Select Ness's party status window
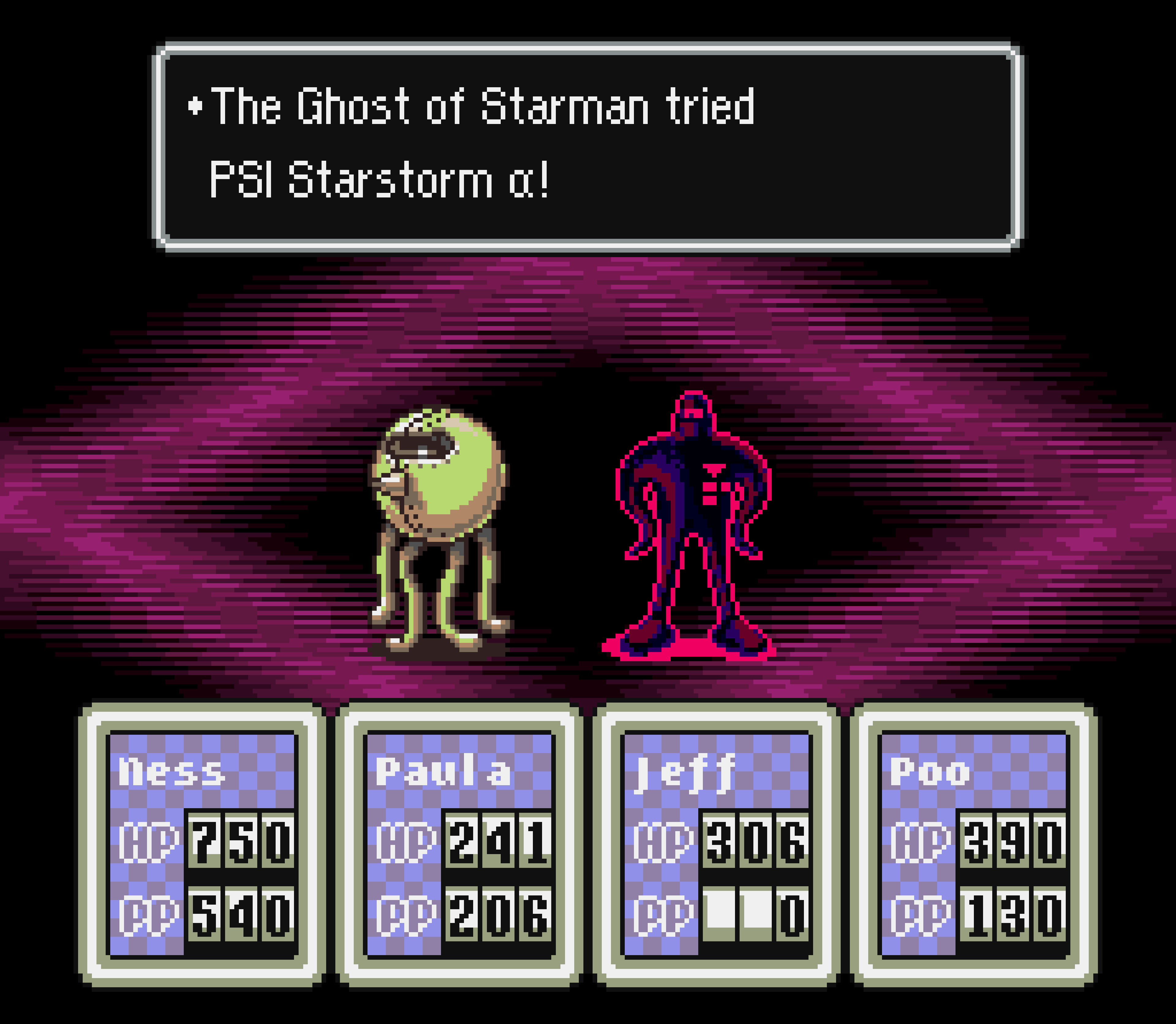1176x1024 pixels. pos(202,846)
